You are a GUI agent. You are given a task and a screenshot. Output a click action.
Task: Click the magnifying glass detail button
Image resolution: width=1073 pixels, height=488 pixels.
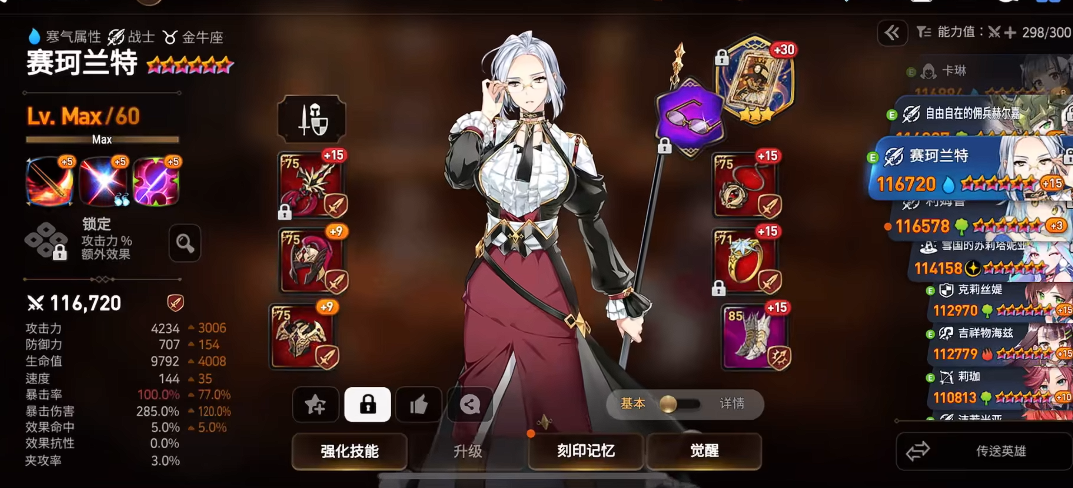click(185, 242)
